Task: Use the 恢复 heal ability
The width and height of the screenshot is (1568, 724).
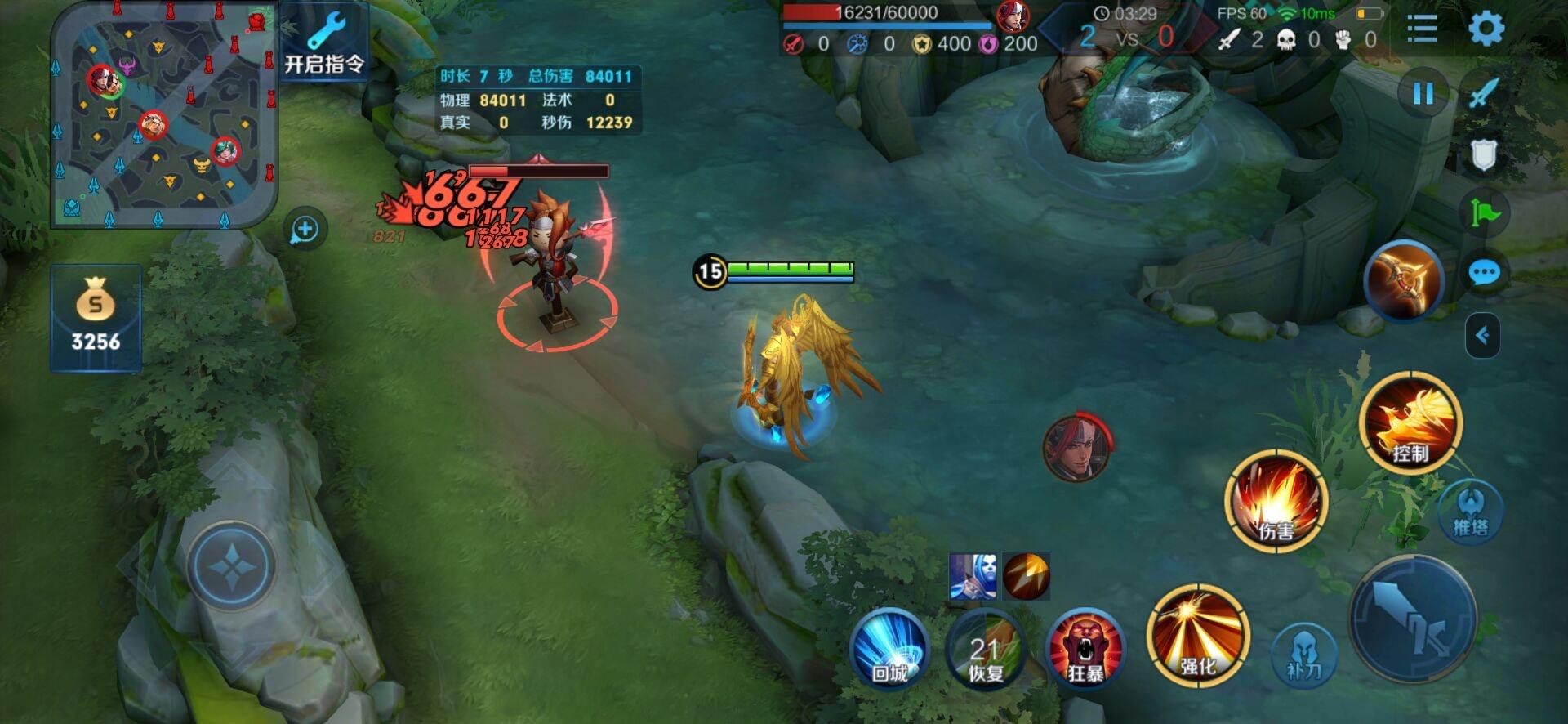Action: pos(986,650)
